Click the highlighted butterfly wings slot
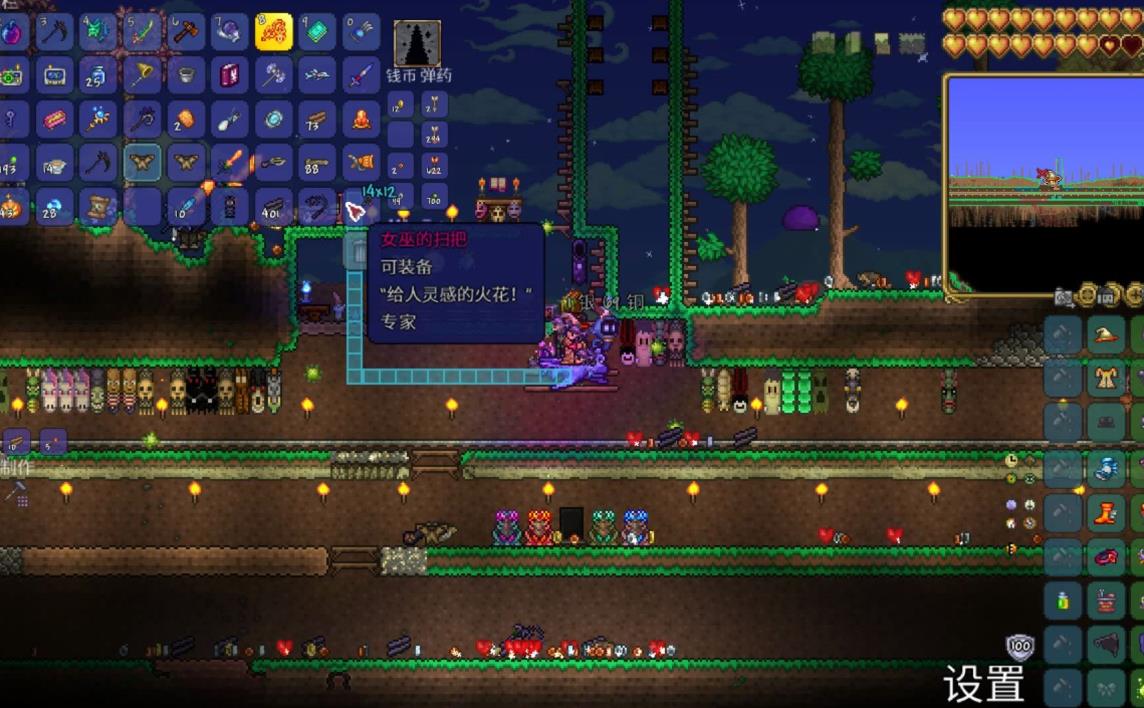Image resolution: width=1144 pixels, height=708 pixels. coord(142,162)
